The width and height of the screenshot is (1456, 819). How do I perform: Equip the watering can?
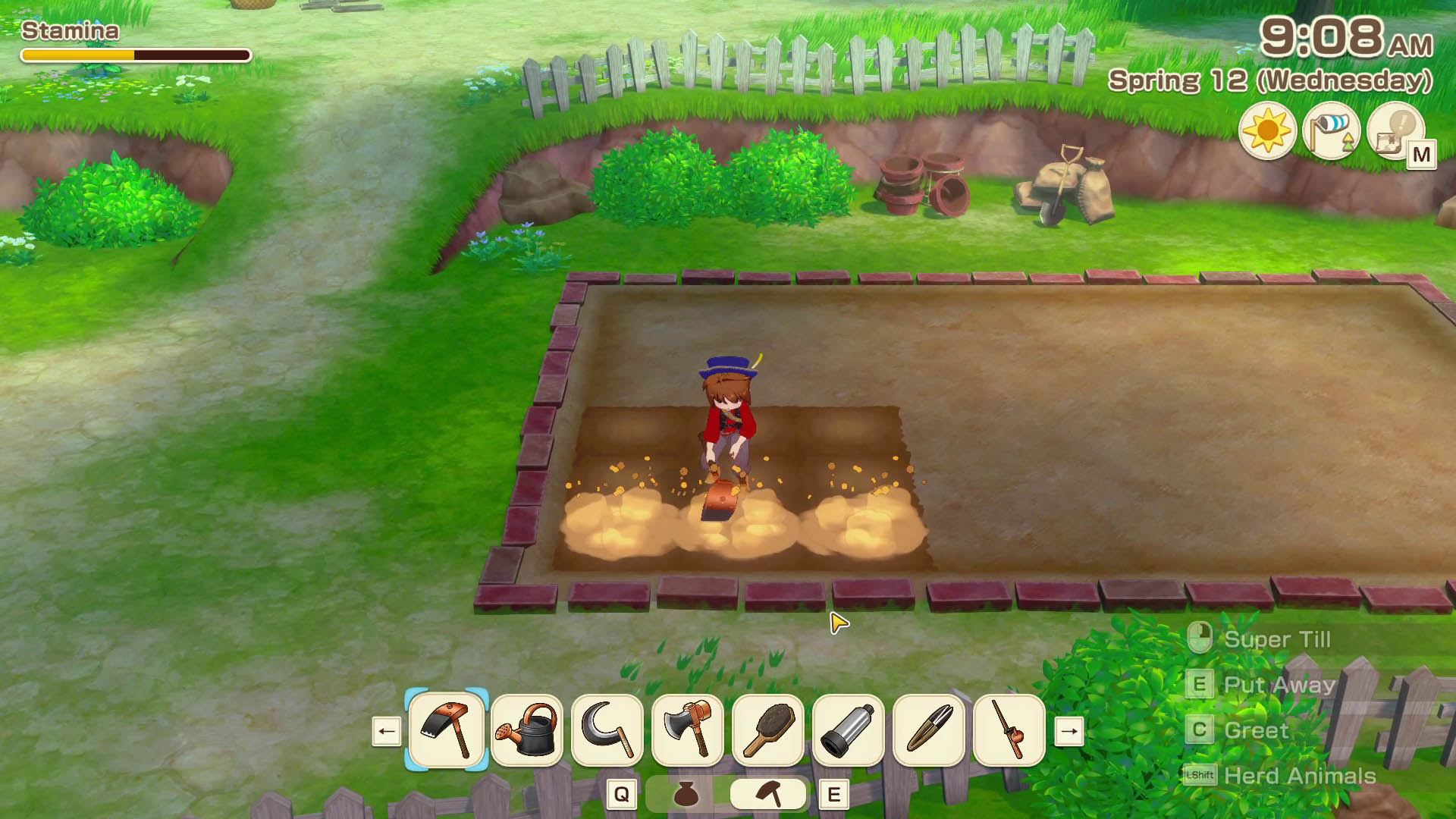coord(527,730)
